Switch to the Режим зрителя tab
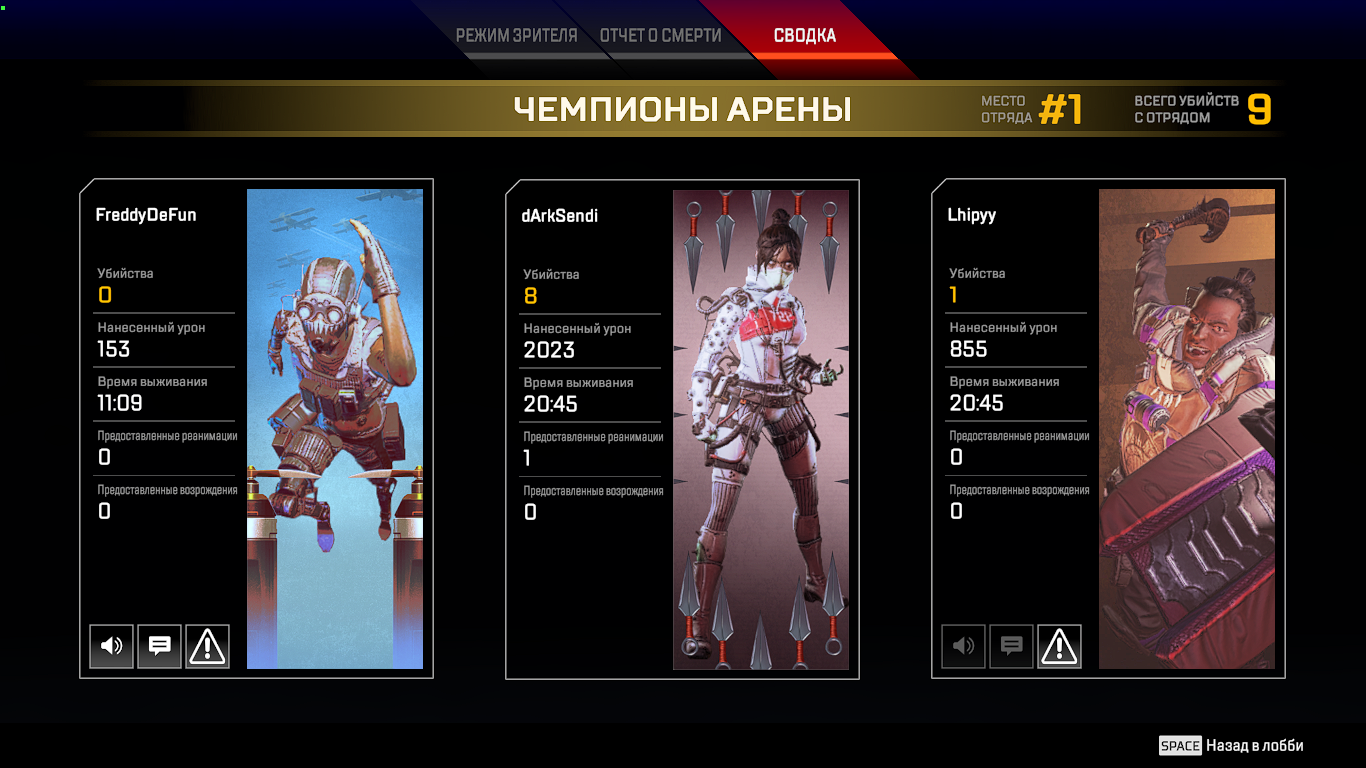The width and height of the screenshot is (1366, 768). click(516, 36)
